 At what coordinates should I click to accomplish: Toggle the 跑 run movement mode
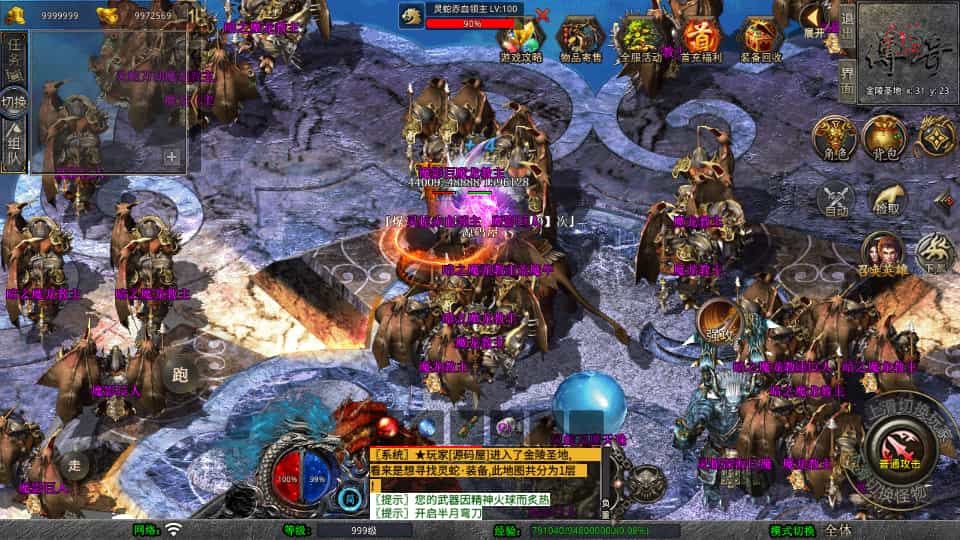[x=180, y=374]
